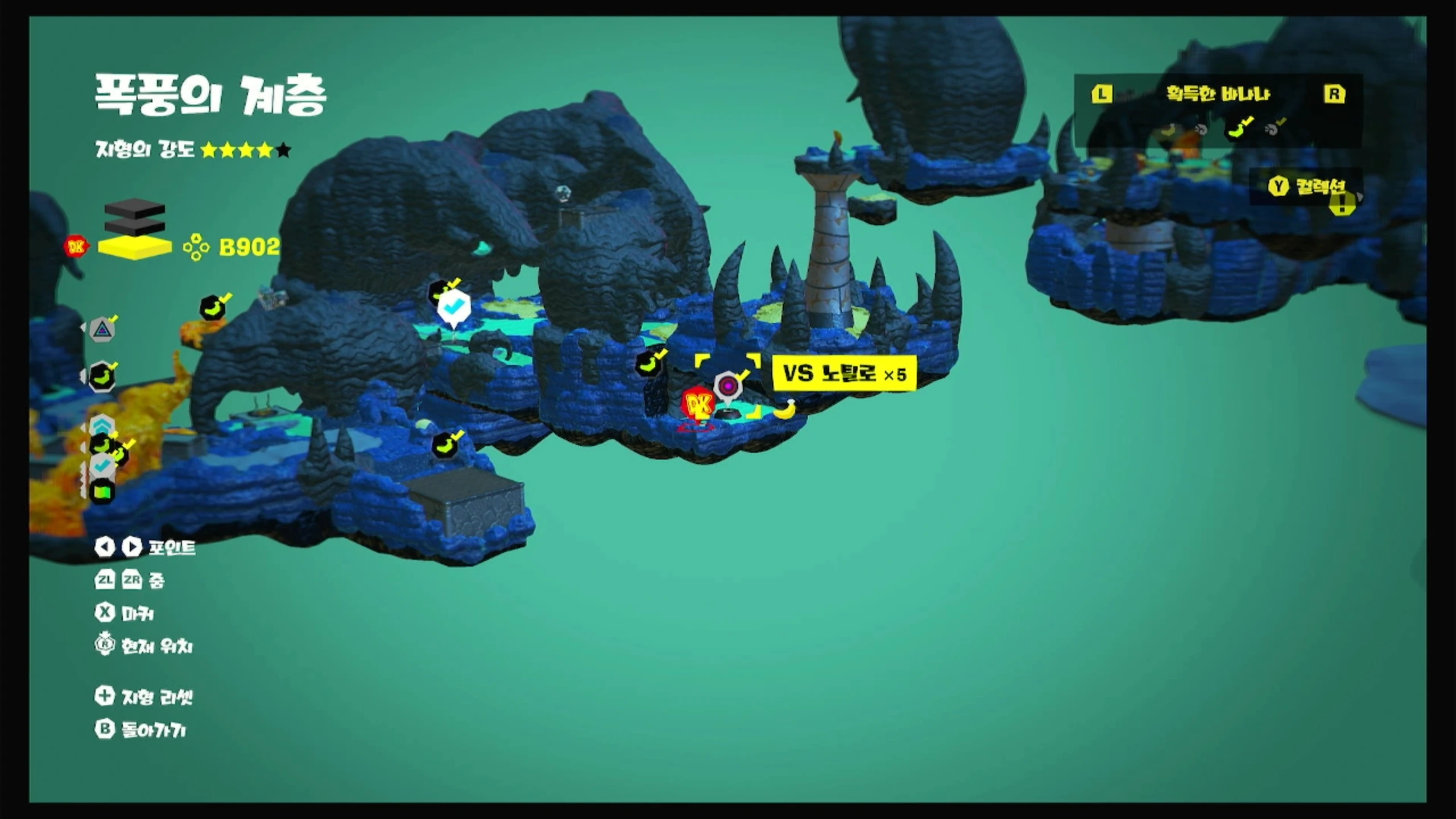
Task: Choose the checked gray fossil filter icon
Action: click(x=1273, y=129)
